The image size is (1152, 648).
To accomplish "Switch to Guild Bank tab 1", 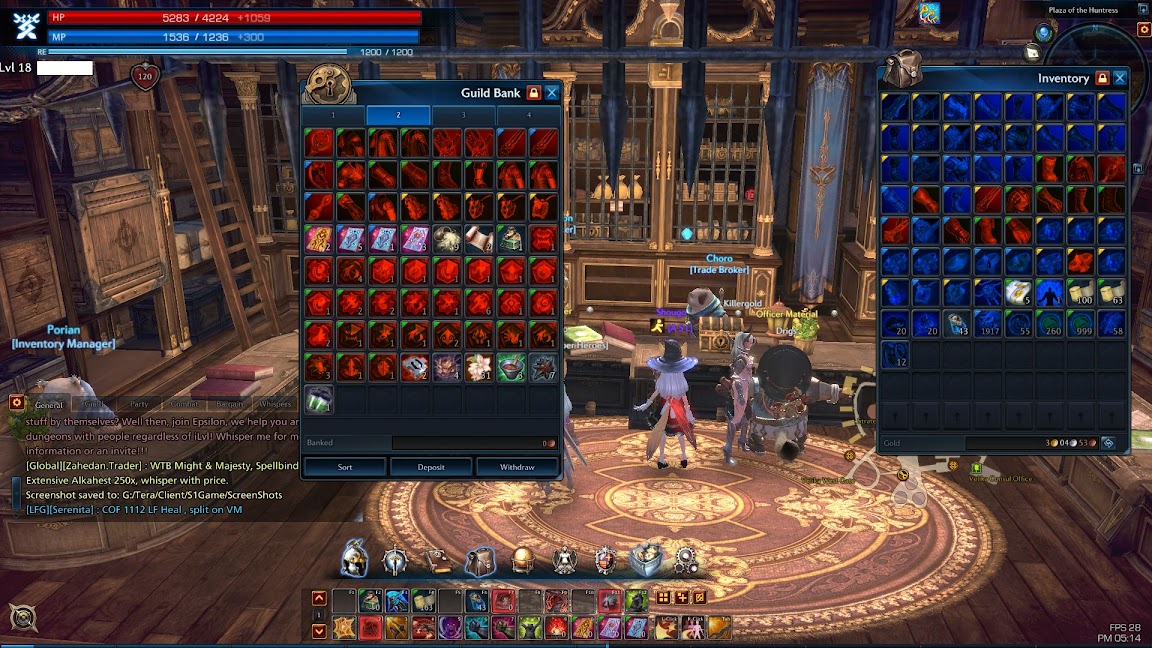I will pos(334,116).
